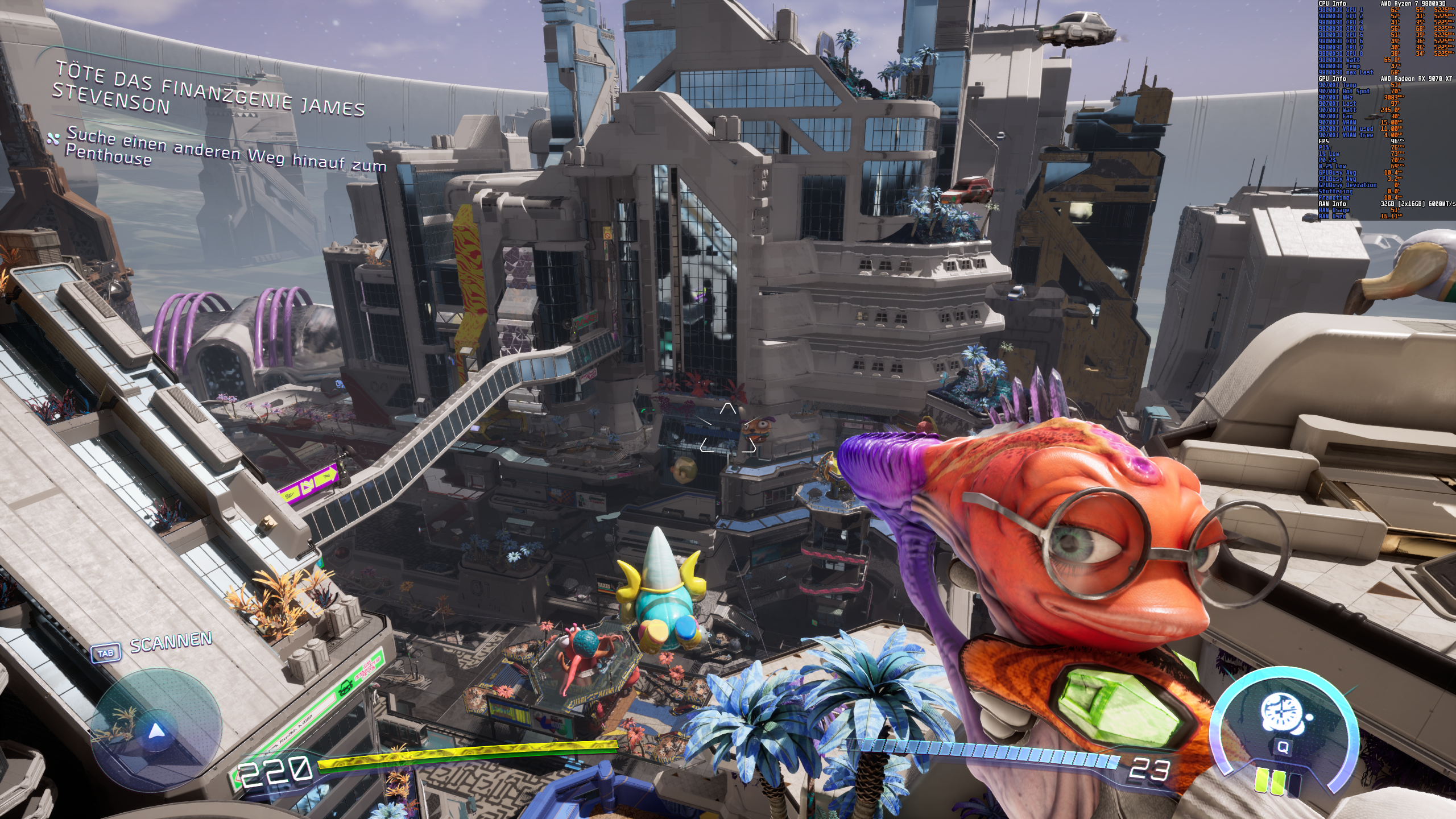Toggle the empty third charge slot
Image resolution: width=1456 pixels, height=819 pixels.
coord(1294,784)
